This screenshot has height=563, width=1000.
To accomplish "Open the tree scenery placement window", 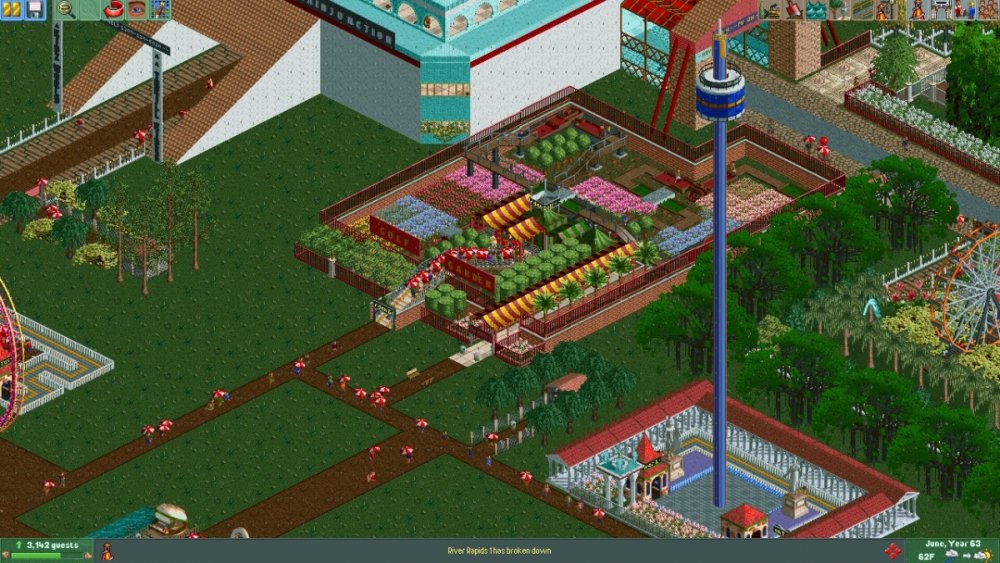I will click(x=838, y=10).
